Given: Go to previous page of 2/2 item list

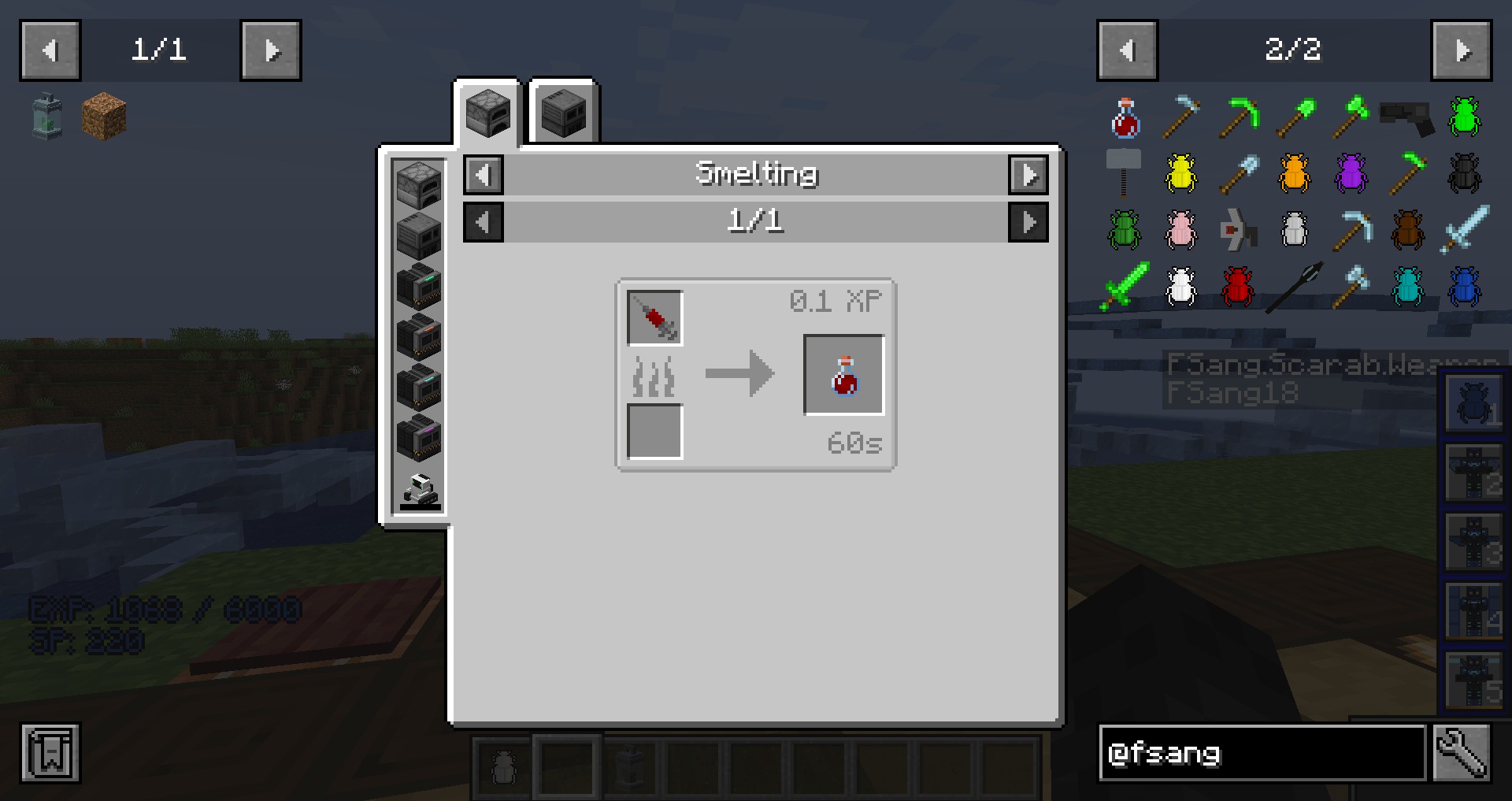Looking at the screenshot, I should (1127, 51).
